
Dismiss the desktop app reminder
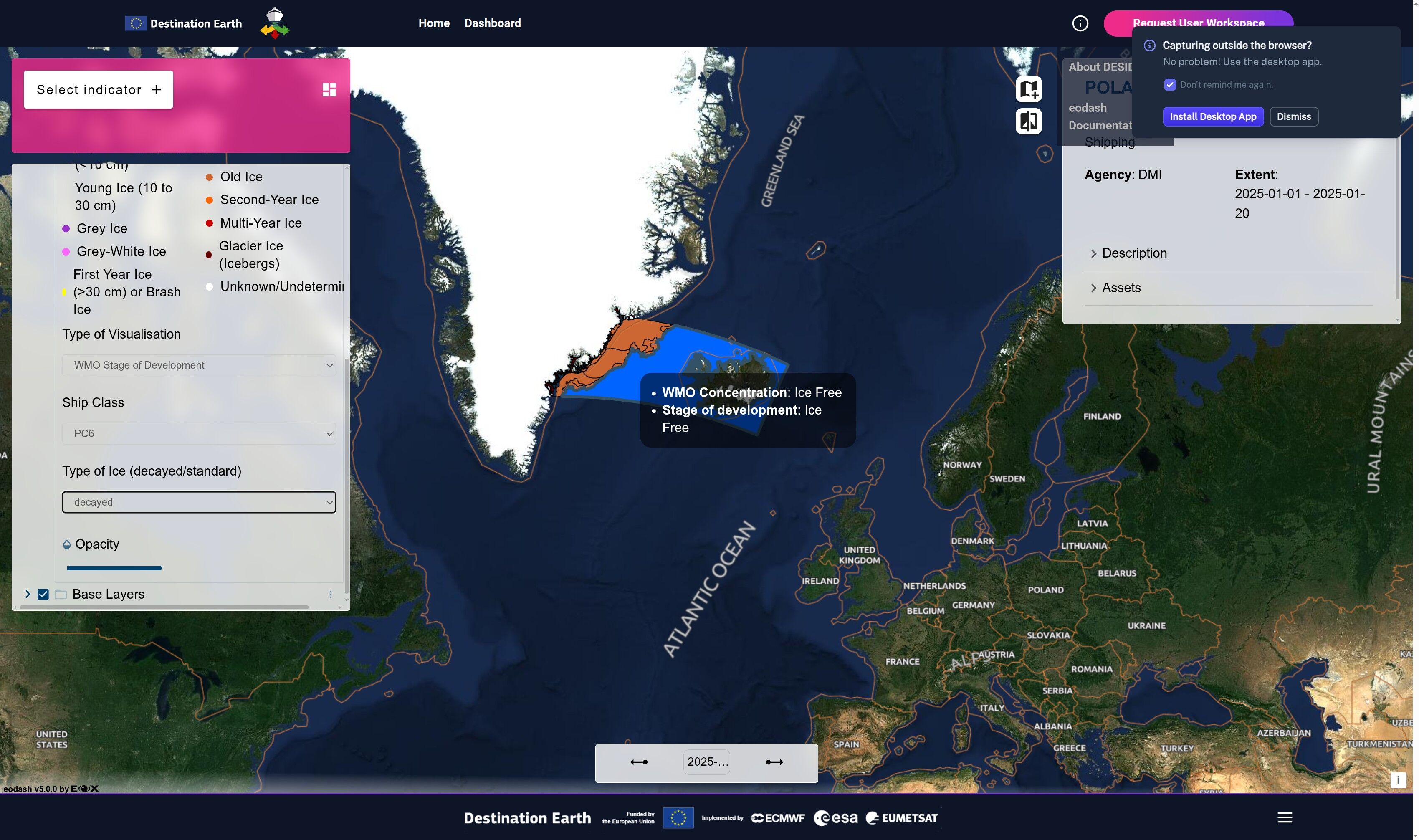pyautogui.click(x=1293, y=116)
